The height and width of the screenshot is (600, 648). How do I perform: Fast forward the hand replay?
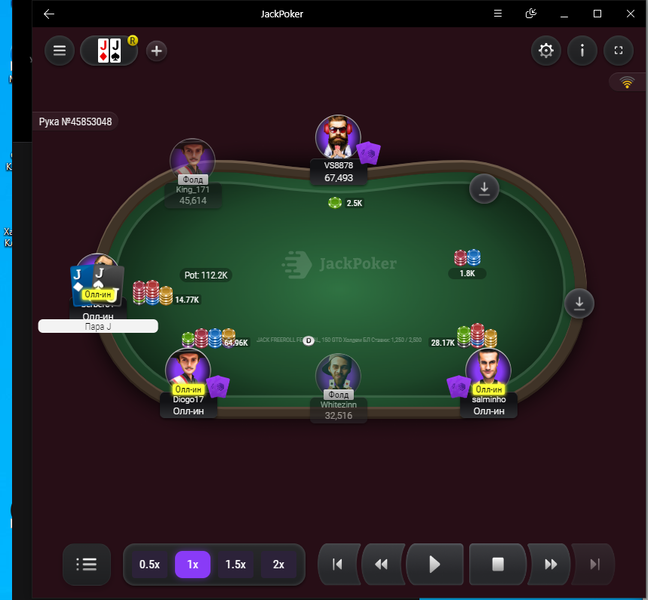click(550, 564)
